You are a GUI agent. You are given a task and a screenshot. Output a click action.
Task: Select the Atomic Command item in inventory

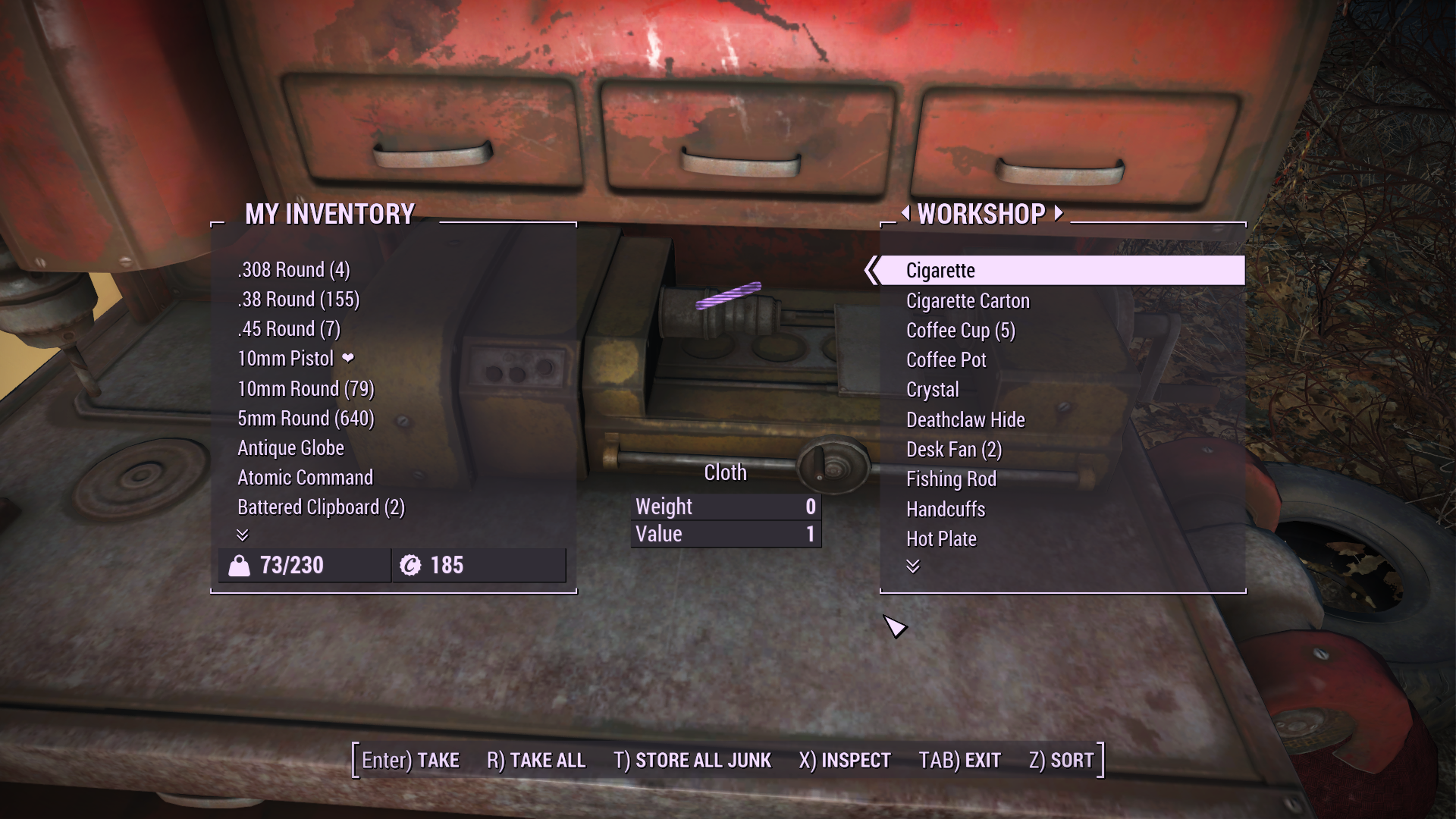pos(304,477)
